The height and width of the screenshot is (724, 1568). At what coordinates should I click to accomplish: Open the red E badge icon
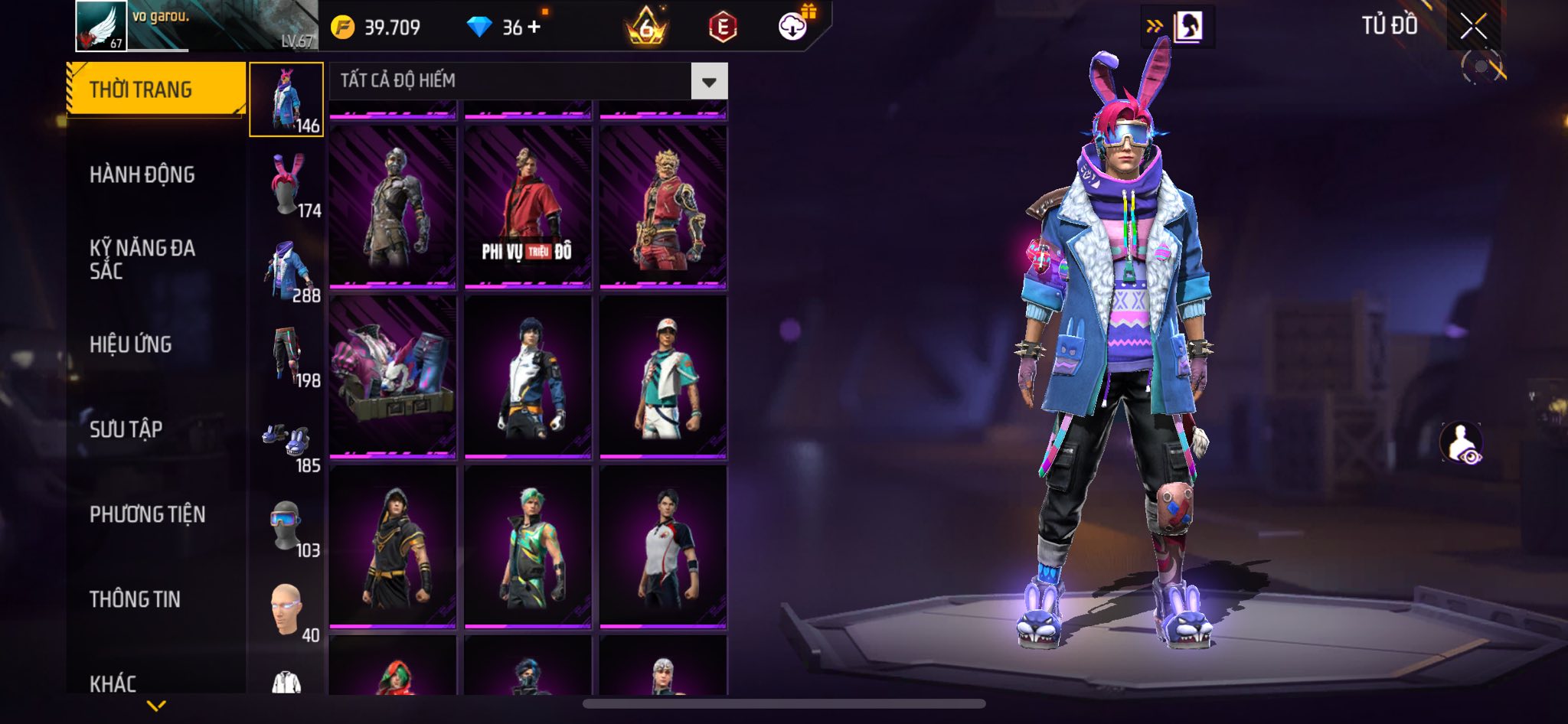722,28
